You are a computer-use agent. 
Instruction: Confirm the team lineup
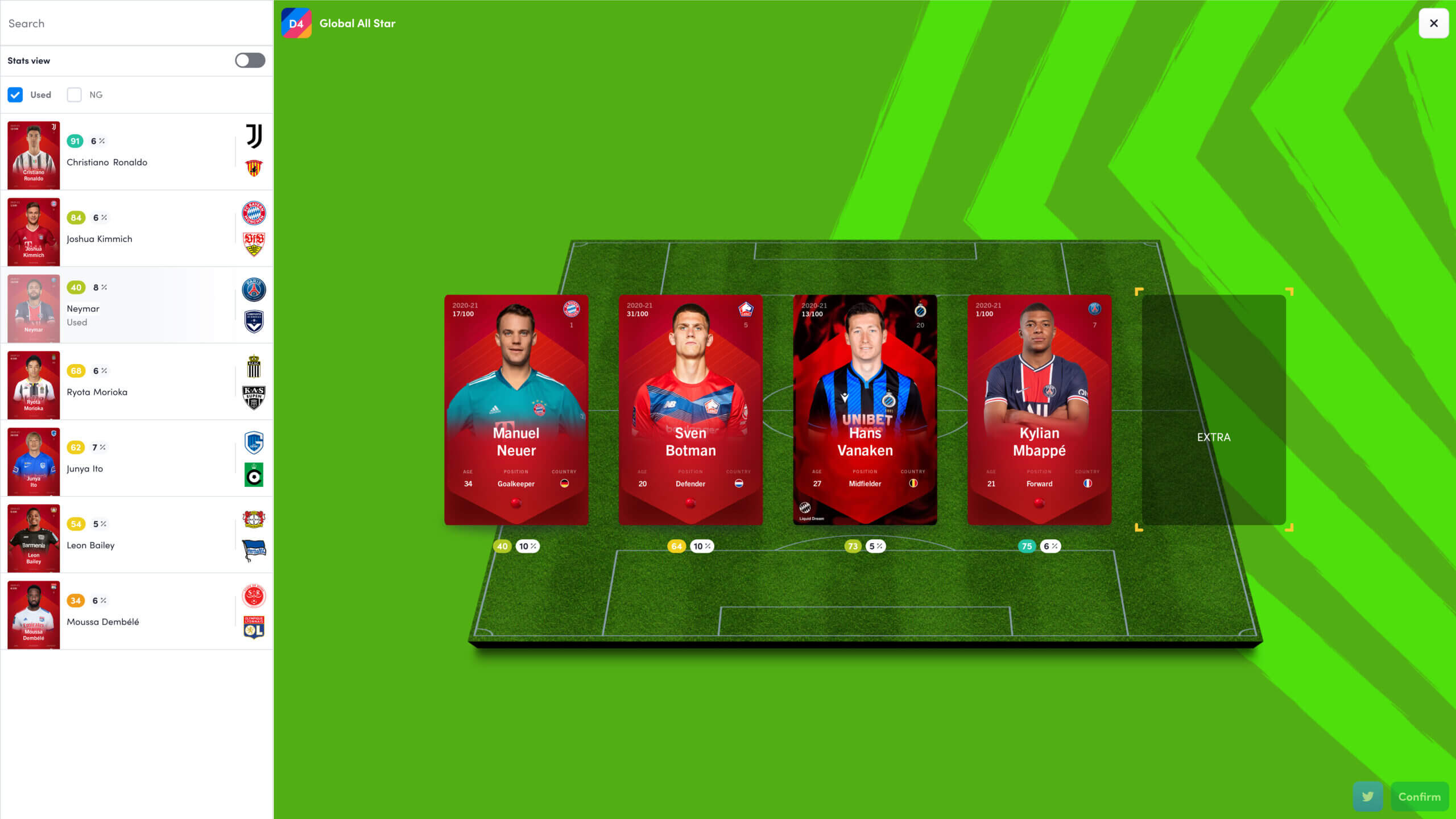1419,797
